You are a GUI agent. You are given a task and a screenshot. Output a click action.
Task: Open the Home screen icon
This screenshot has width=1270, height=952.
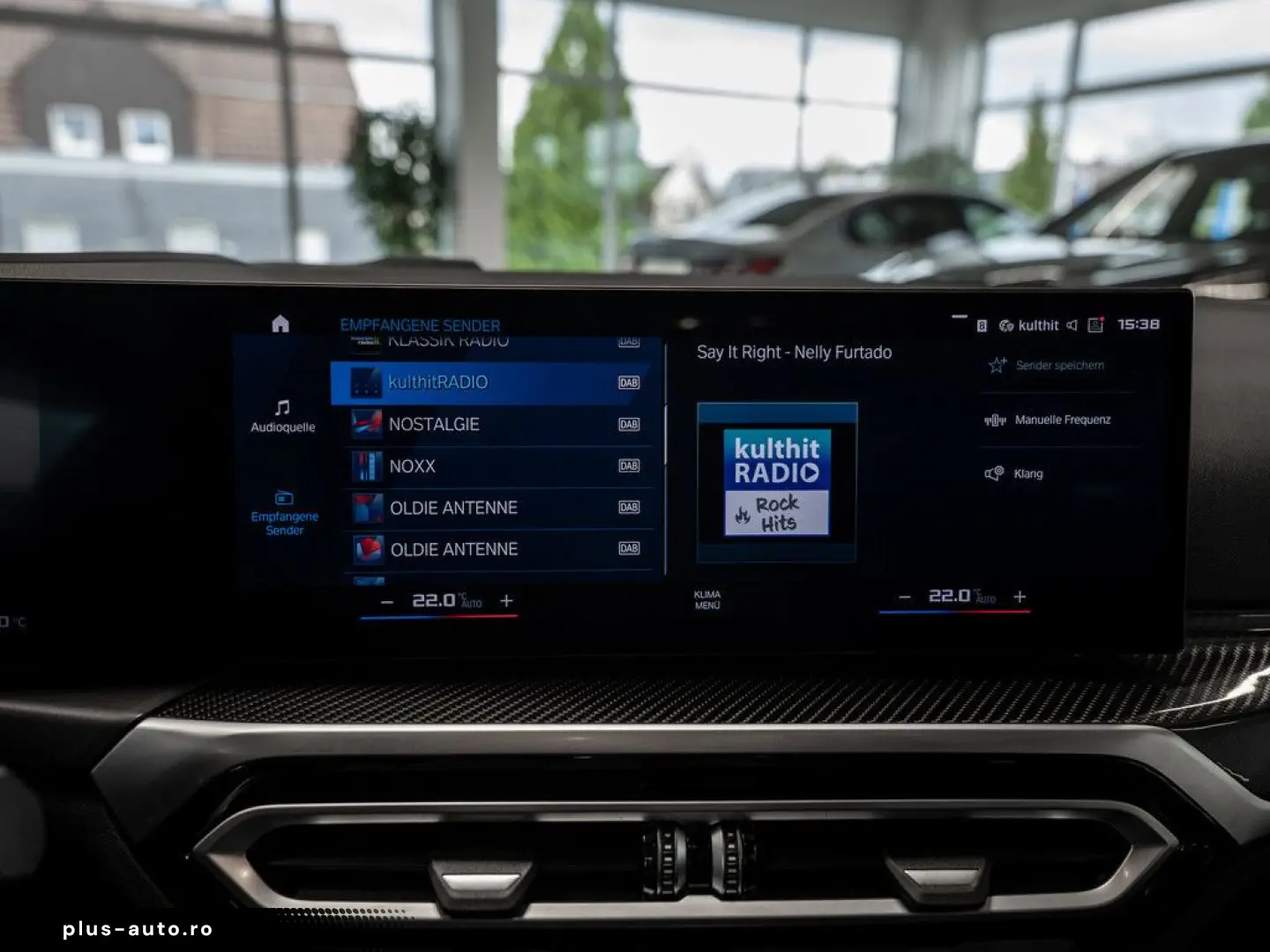pyautogui.click(x=280, y=323)
